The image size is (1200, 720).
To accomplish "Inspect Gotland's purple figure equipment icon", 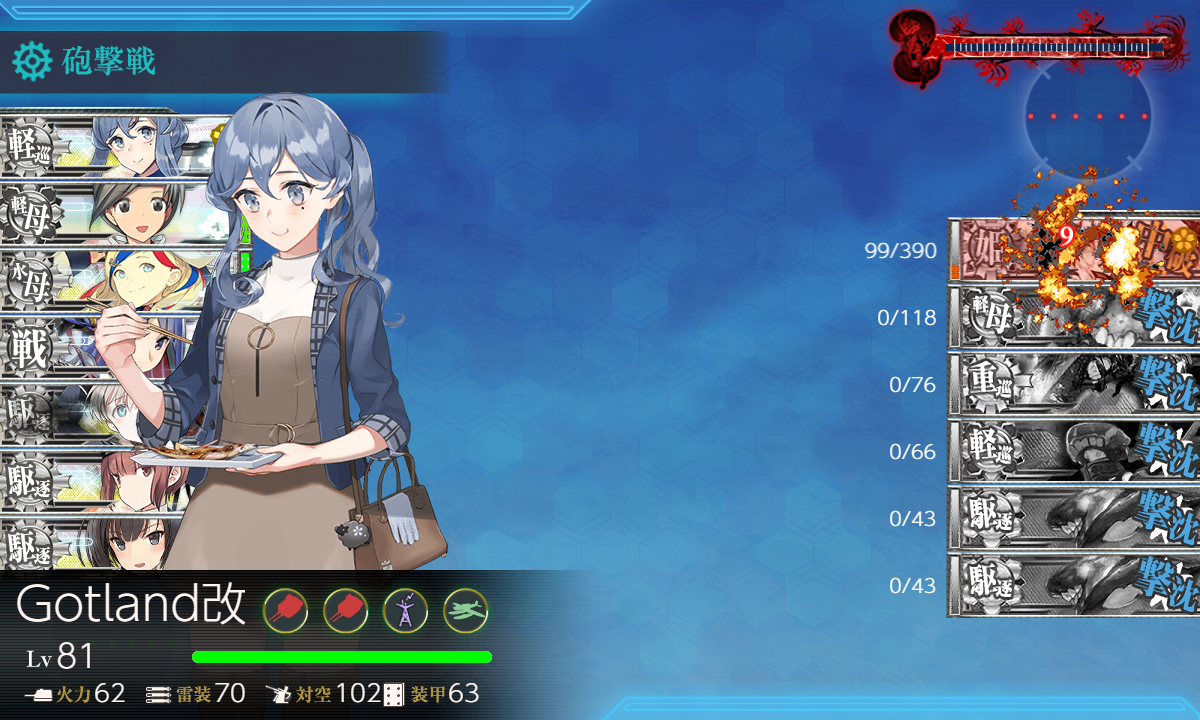I will point(405,609).
